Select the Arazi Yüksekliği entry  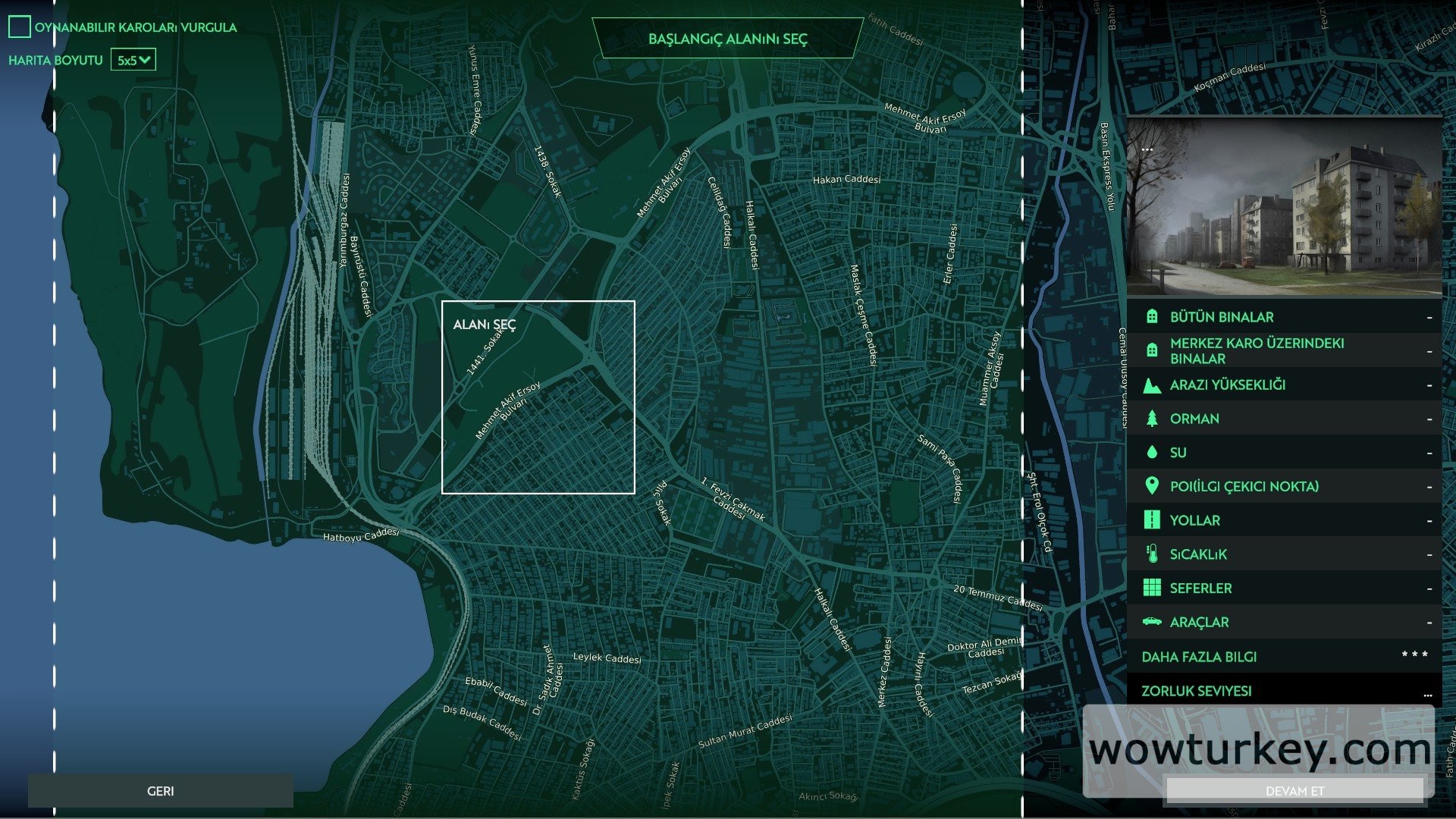[1284, 384]
